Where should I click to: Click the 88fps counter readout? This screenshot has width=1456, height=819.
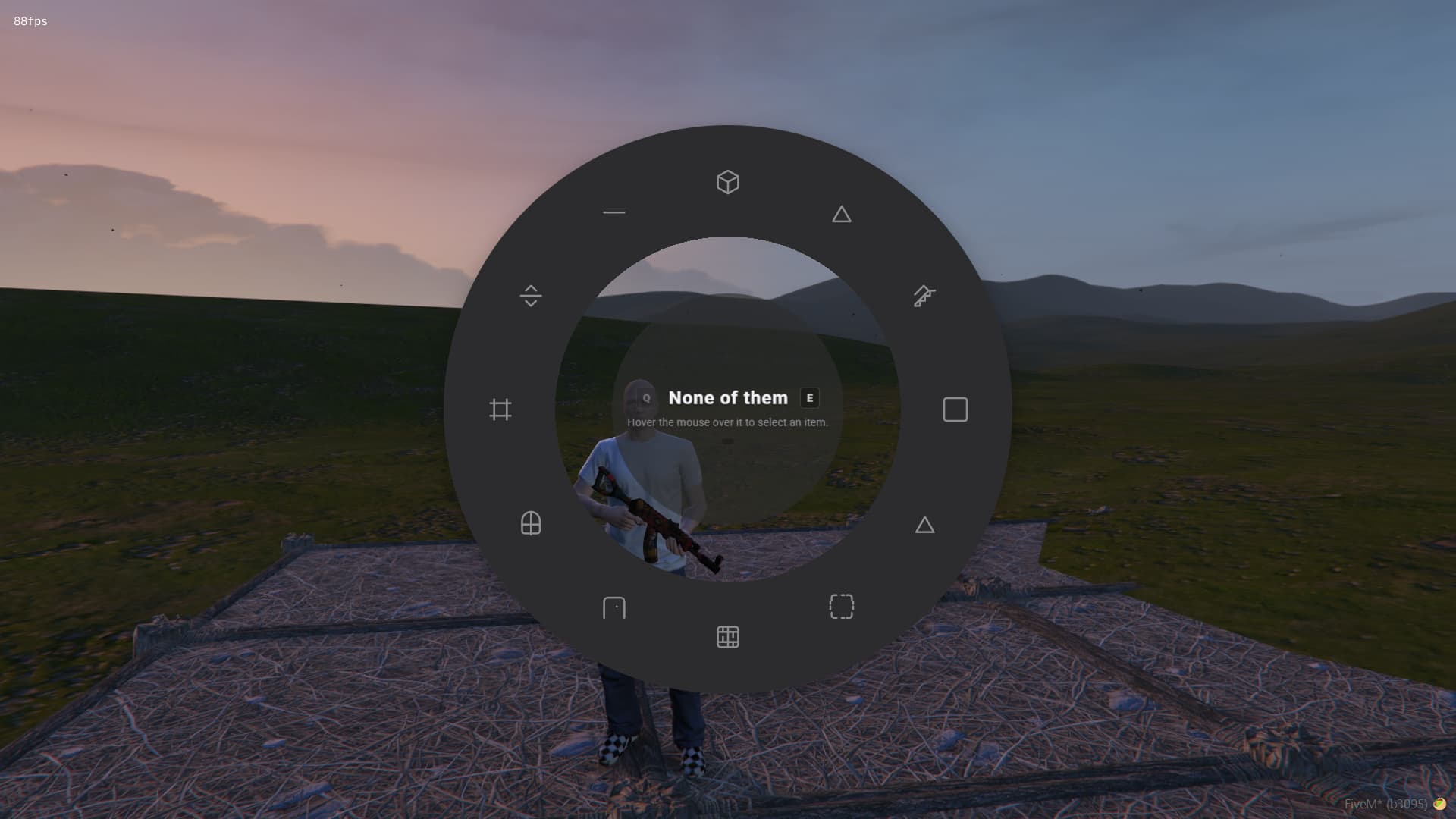[29, 21]
